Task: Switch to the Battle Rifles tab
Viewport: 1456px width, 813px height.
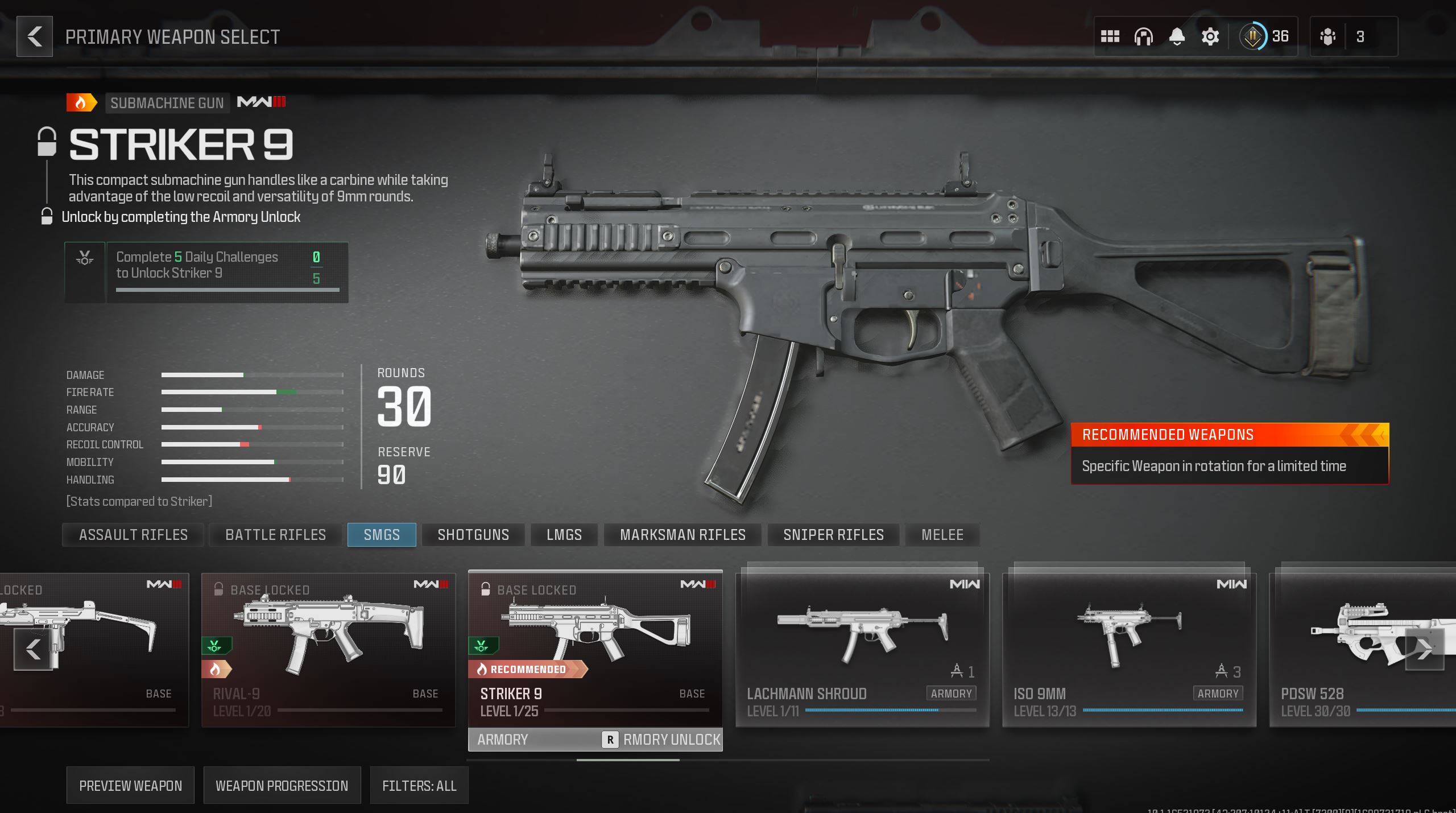Action: pos(276,535)
